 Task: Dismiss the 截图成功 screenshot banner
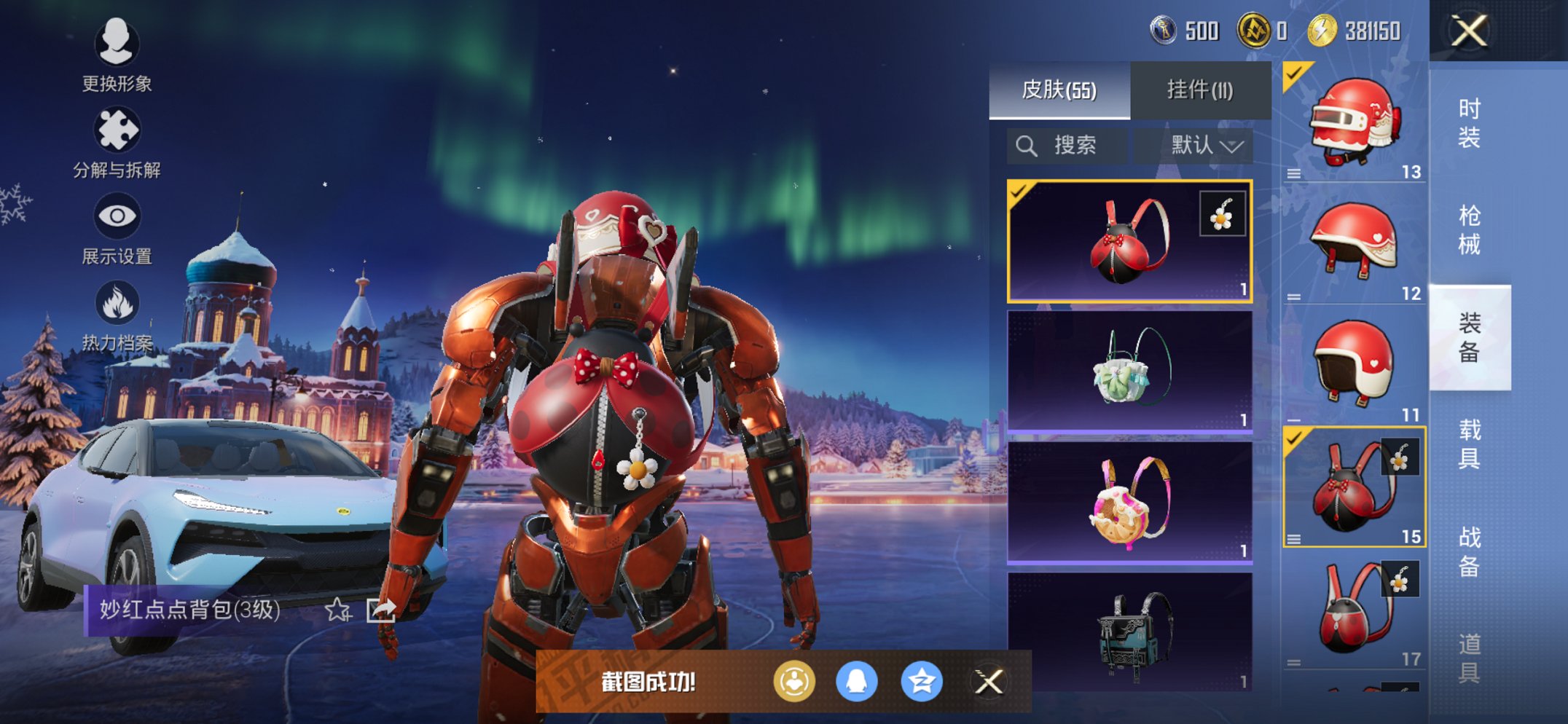(989, 682)
